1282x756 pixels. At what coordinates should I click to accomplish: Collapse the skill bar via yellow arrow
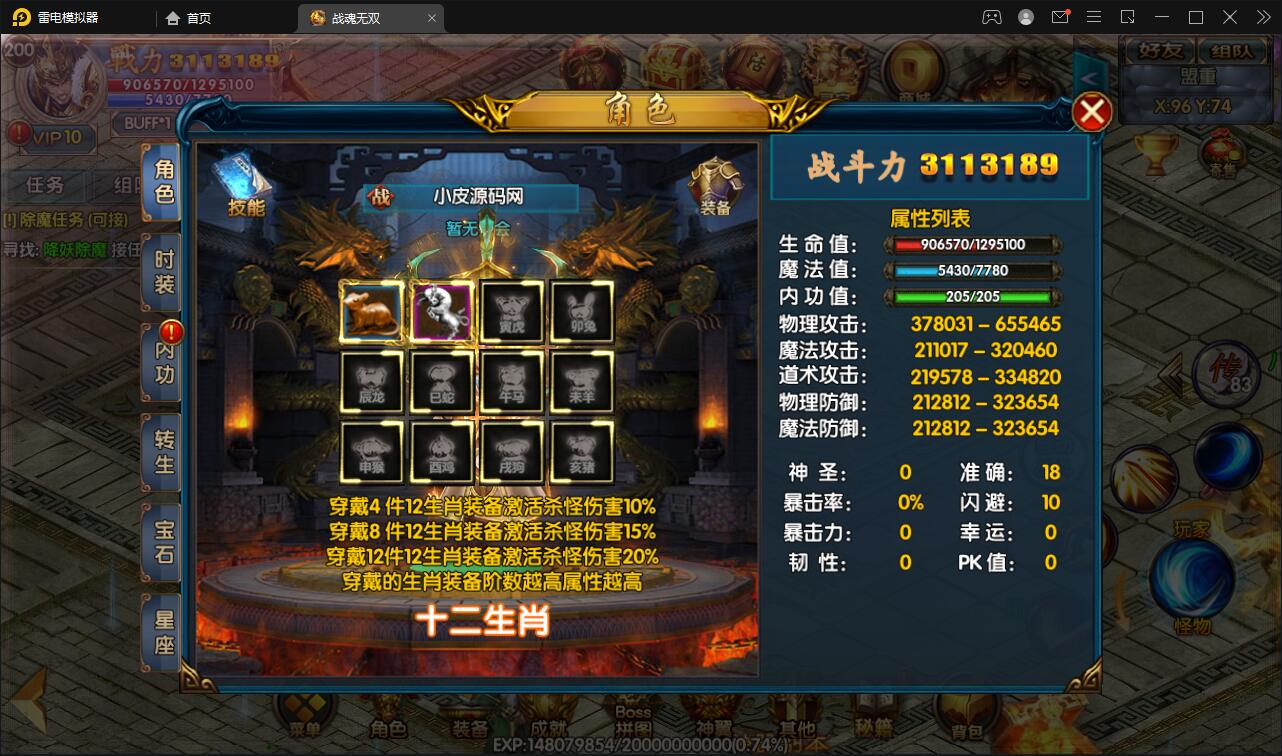pos(1170,375)
